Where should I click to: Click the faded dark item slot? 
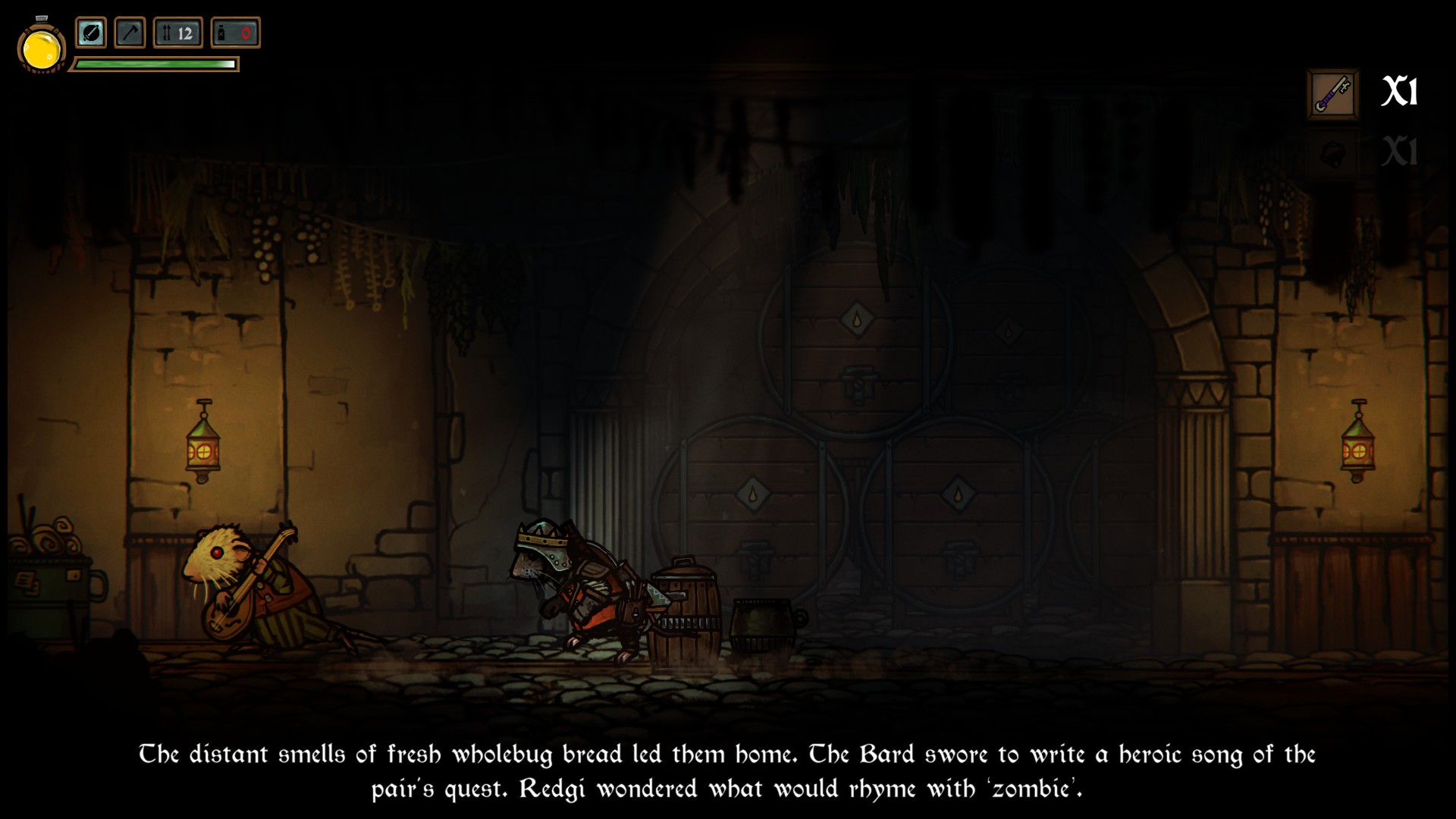pyautogui.click(x=1332, y=153)
